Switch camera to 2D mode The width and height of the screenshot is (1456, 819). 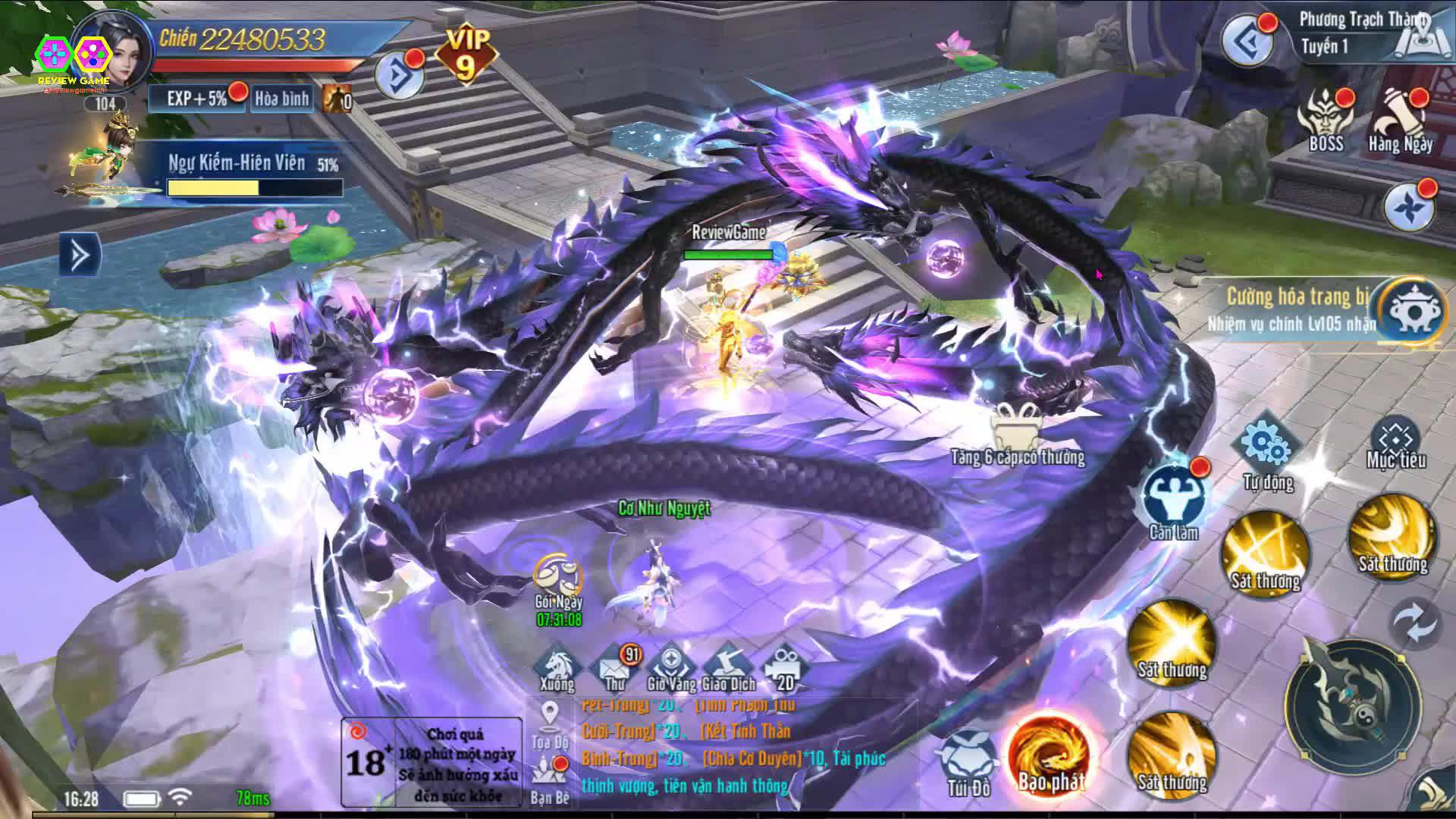(x=784, y=668)
